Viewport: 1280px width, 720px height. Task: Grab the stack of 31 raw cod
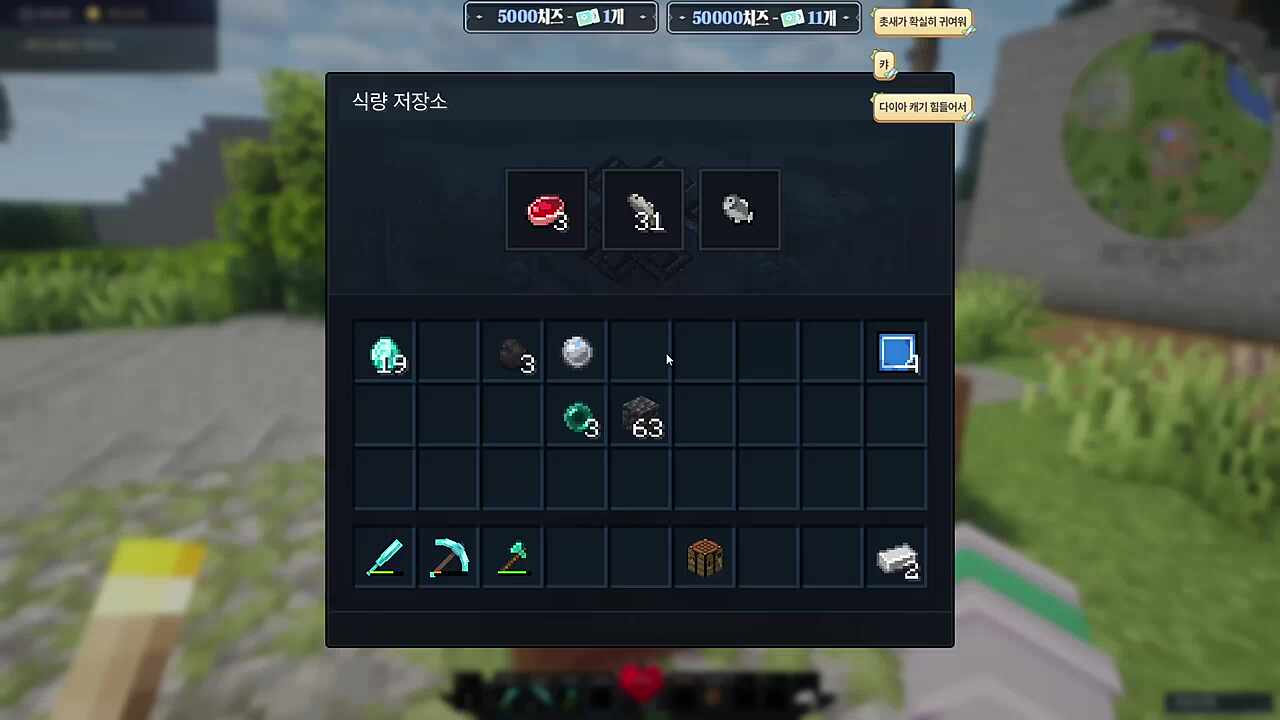click(x=642, y=209)
